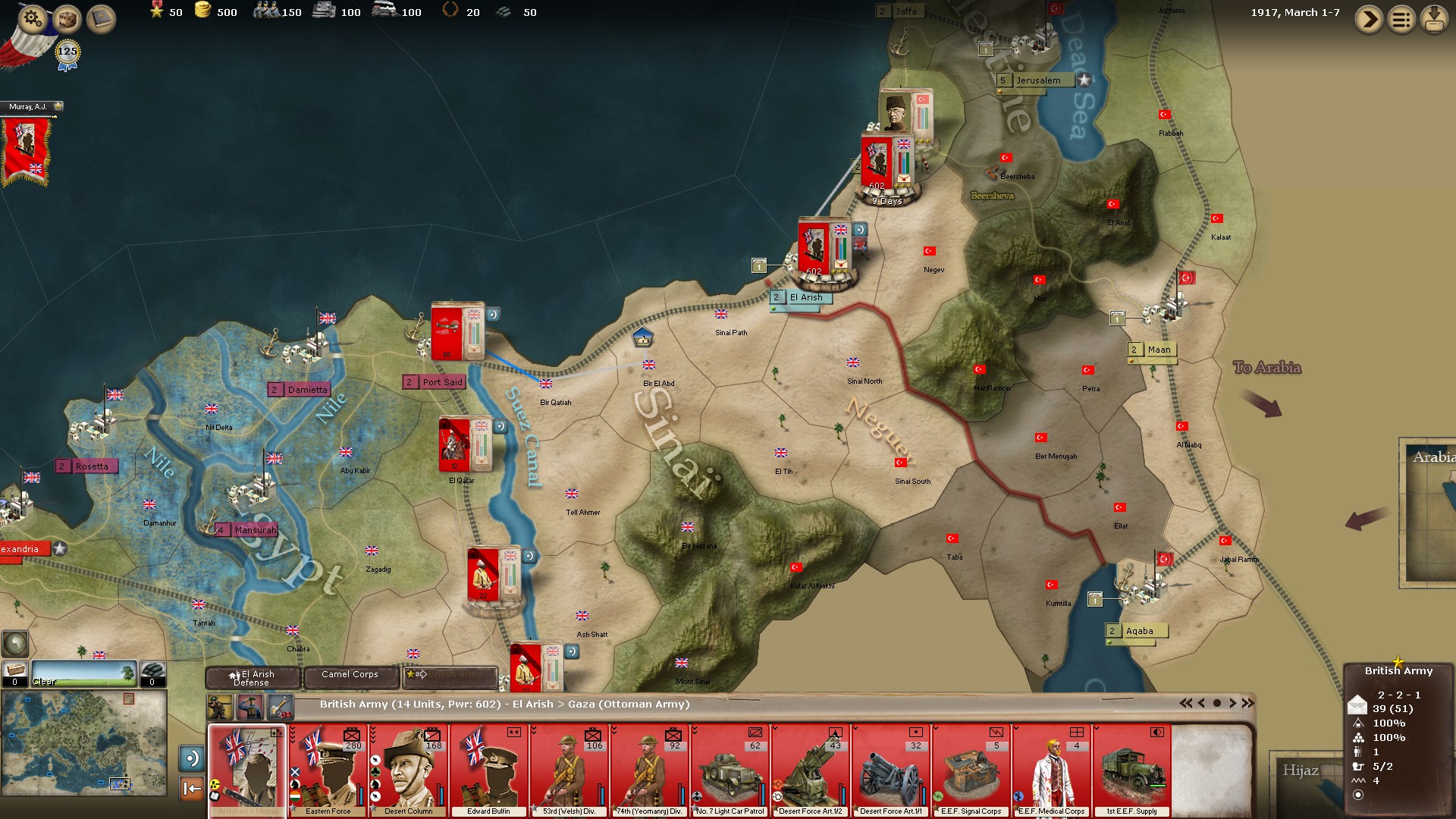Select the Desert Column unit card

(409, 770)
